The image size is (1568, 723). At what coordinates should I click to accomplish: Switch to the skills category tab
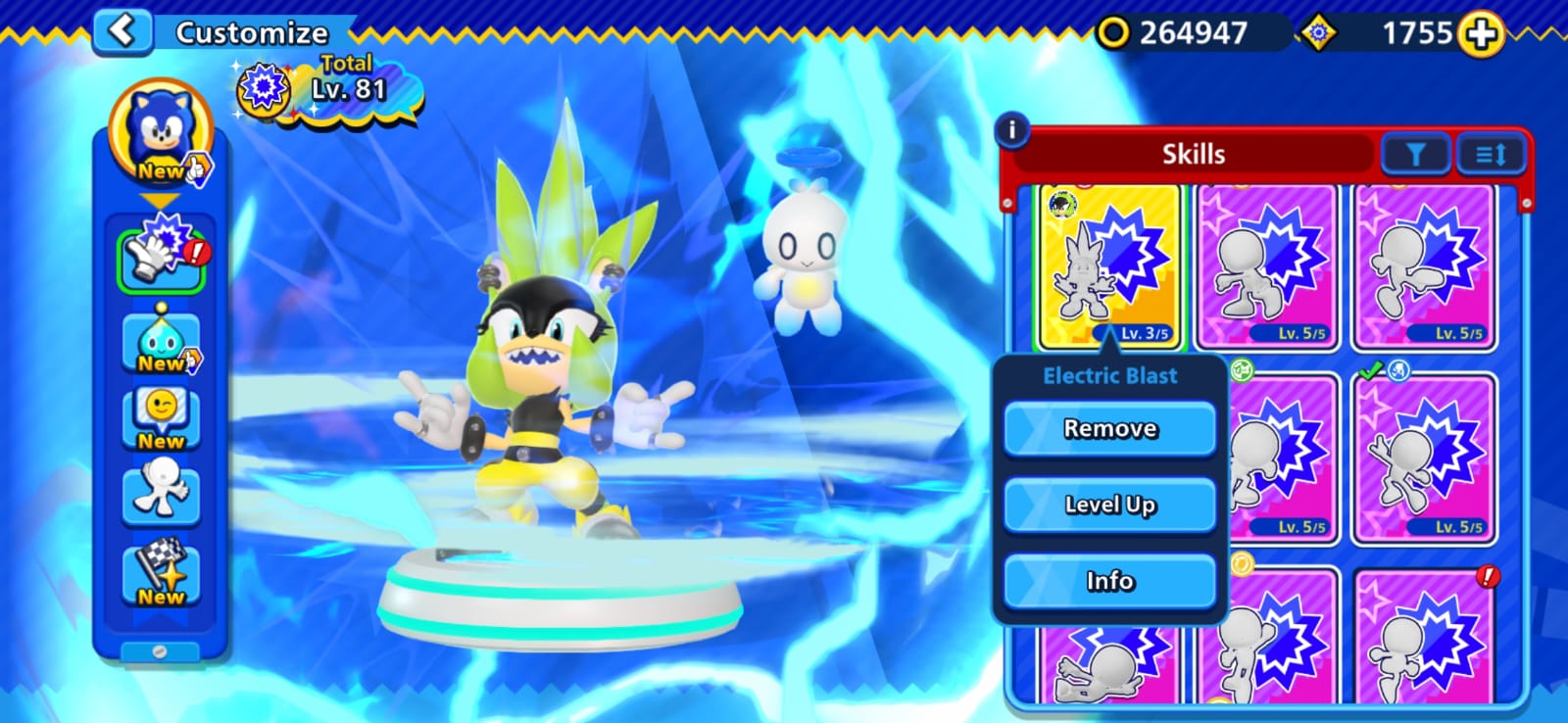pos(162,258)
